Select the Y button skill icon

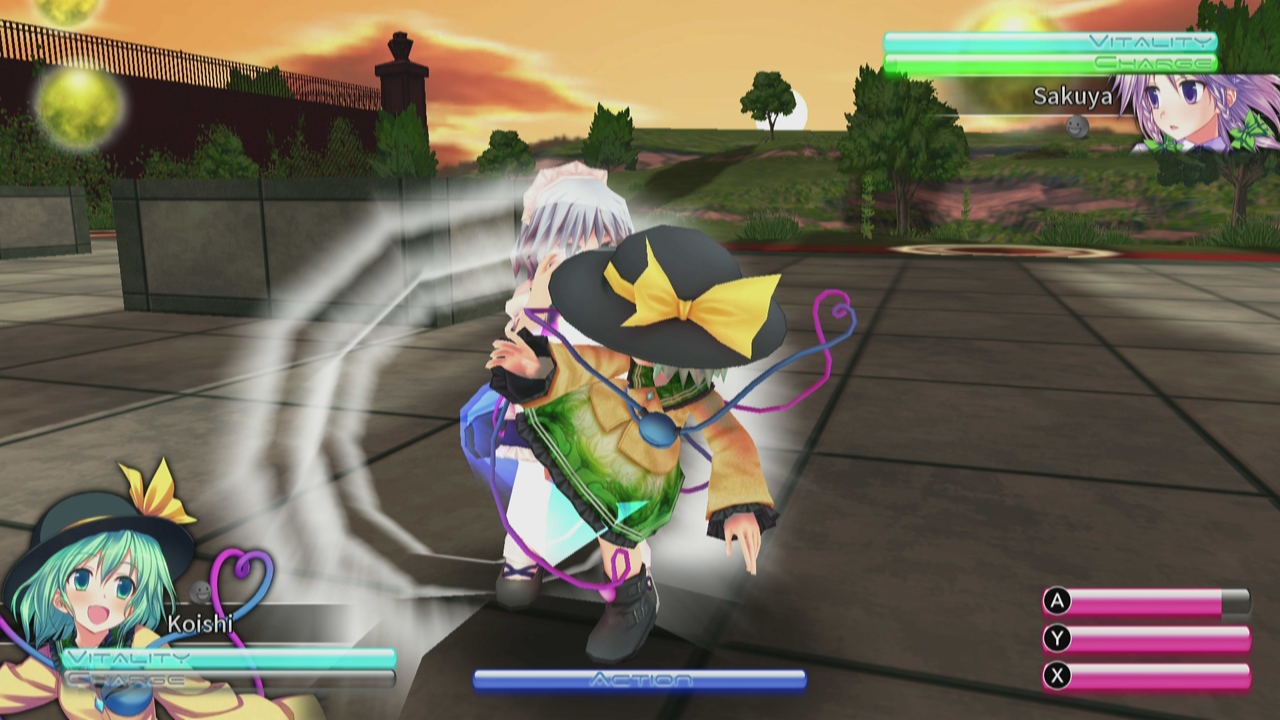coord(1057,640)
